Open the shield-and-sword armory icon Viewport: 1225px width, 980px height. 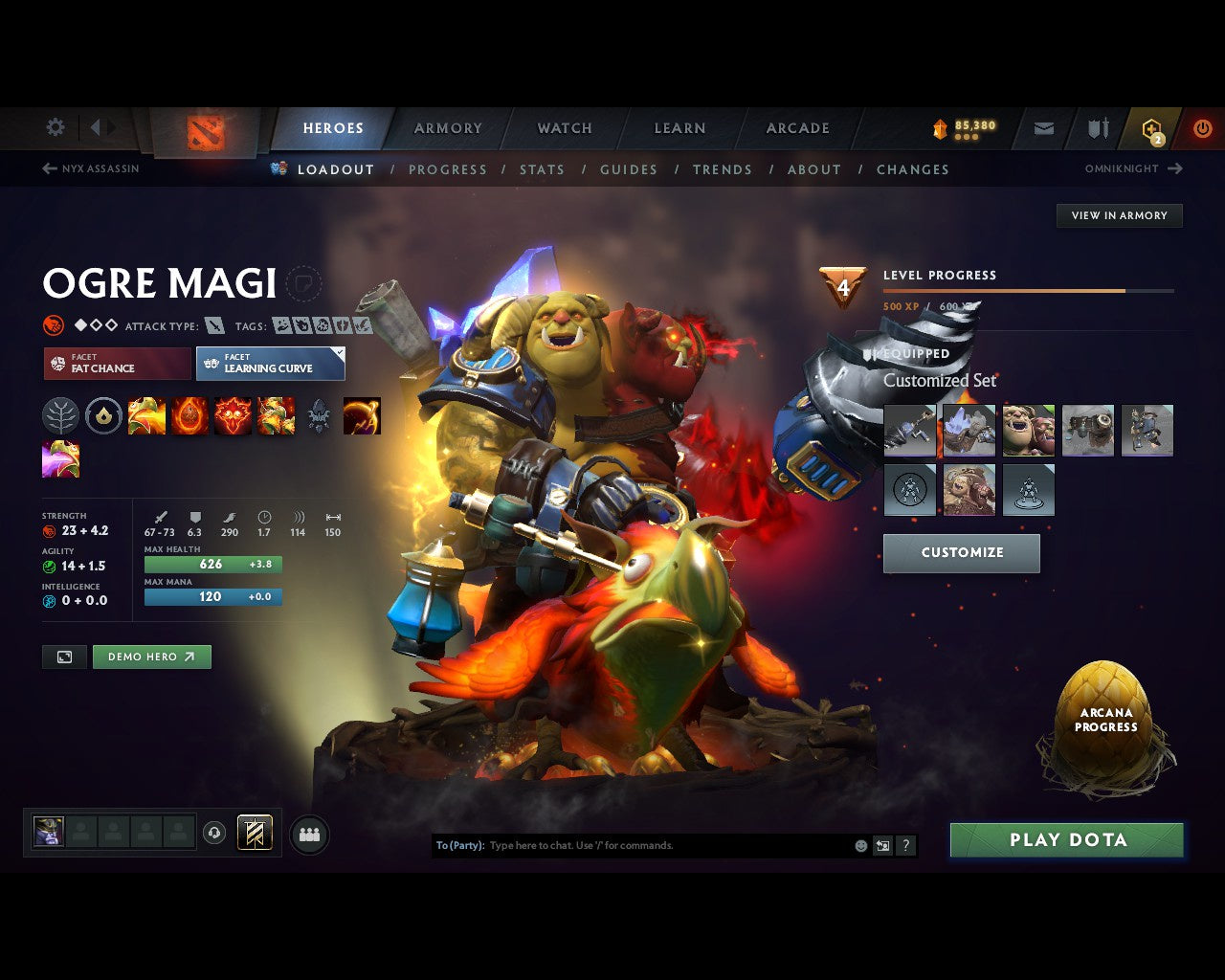1097,127
